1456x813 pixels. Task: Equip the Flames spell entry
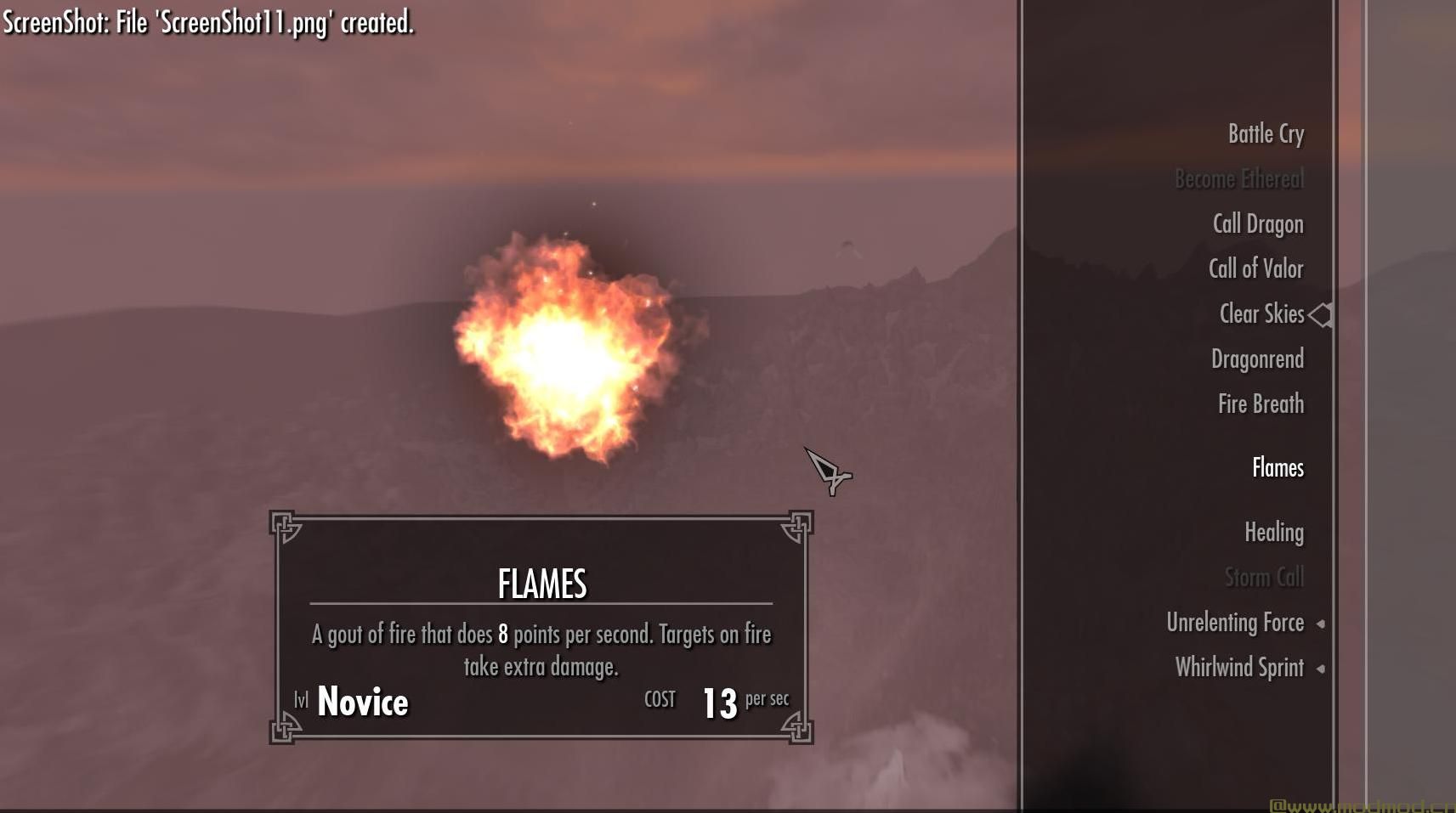coord(1277,468)
